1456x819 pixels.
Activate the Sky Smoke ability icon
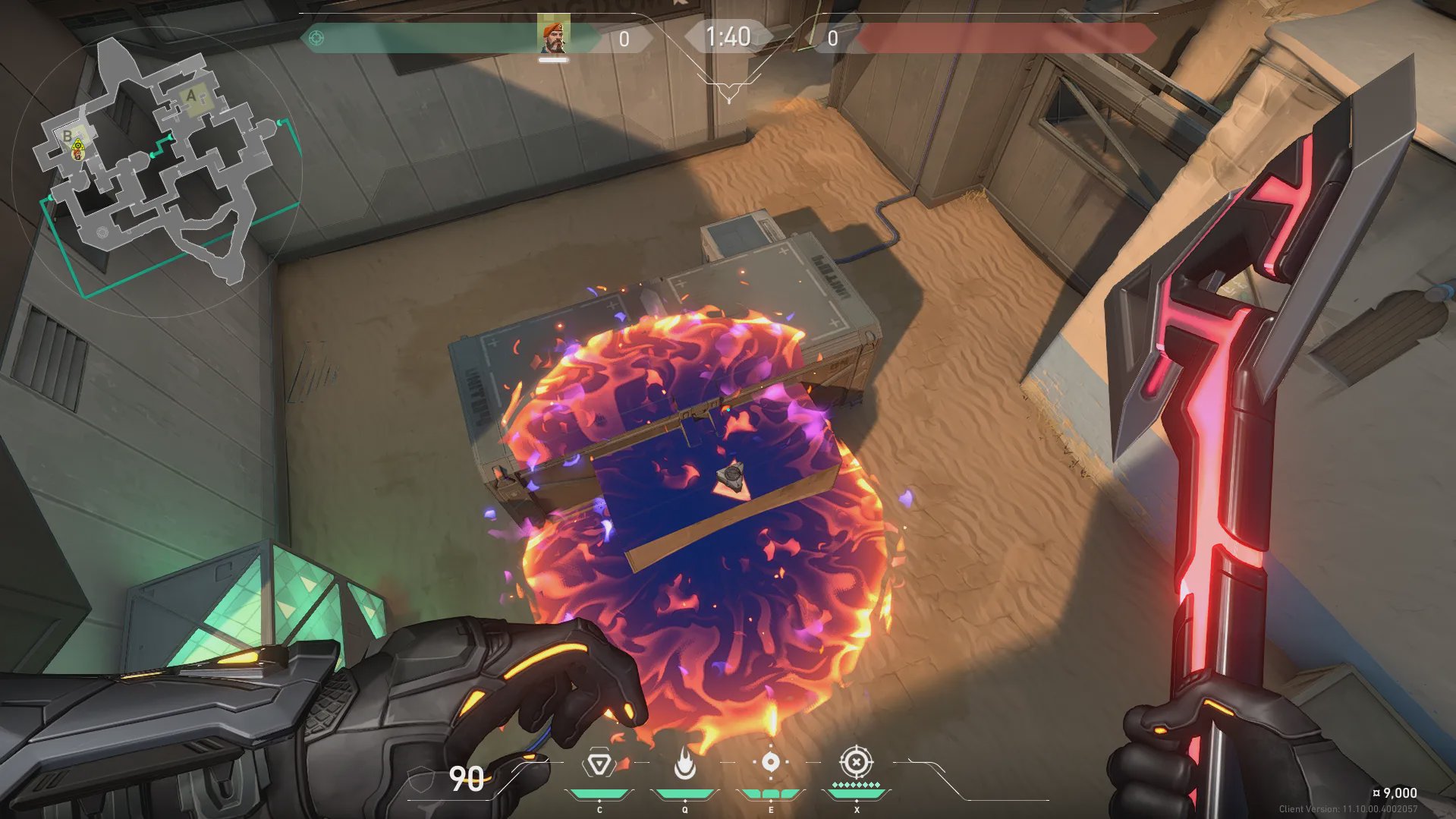[770, 762]
